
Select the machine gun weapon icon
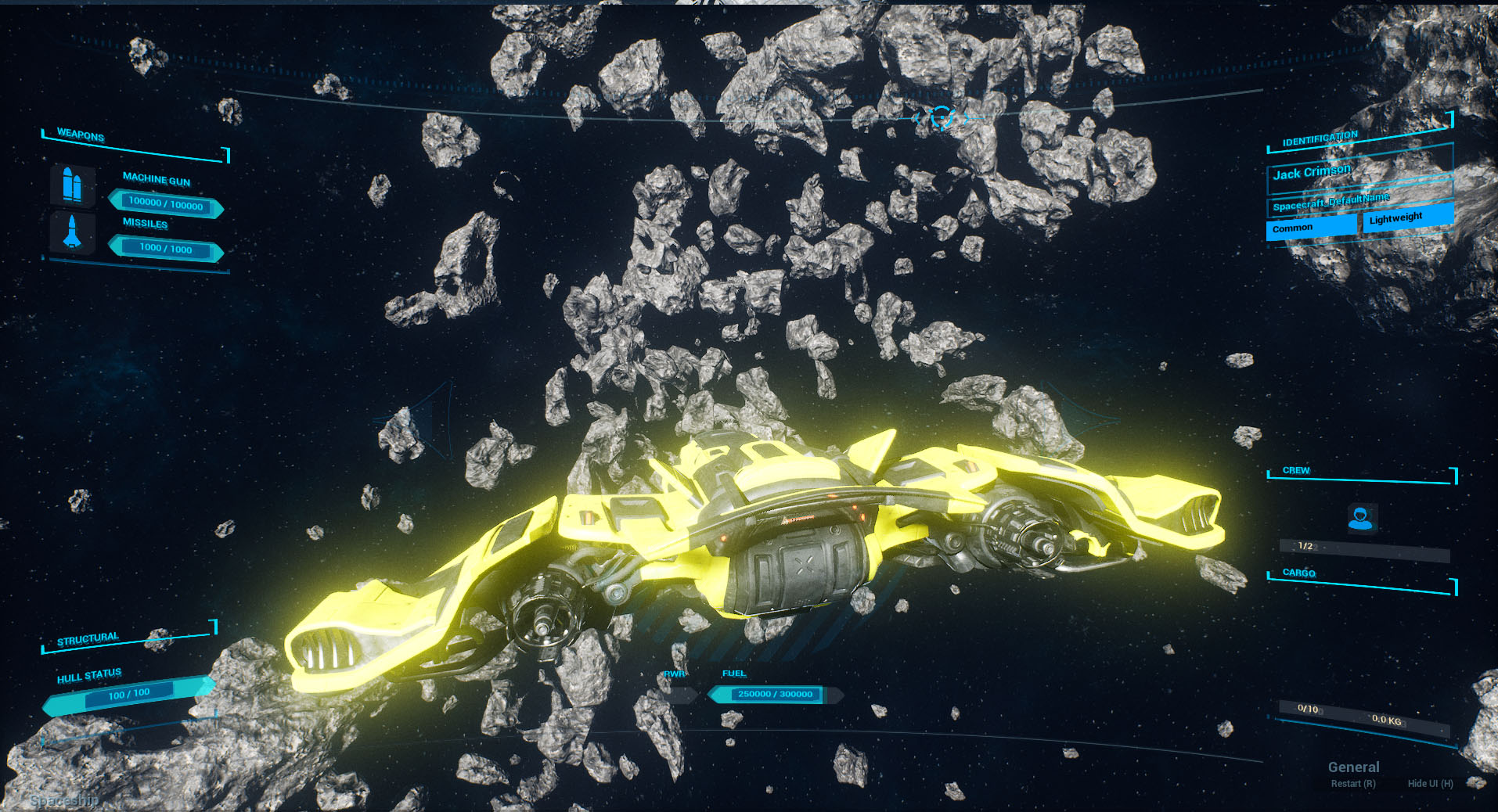[x=72, y=185]
